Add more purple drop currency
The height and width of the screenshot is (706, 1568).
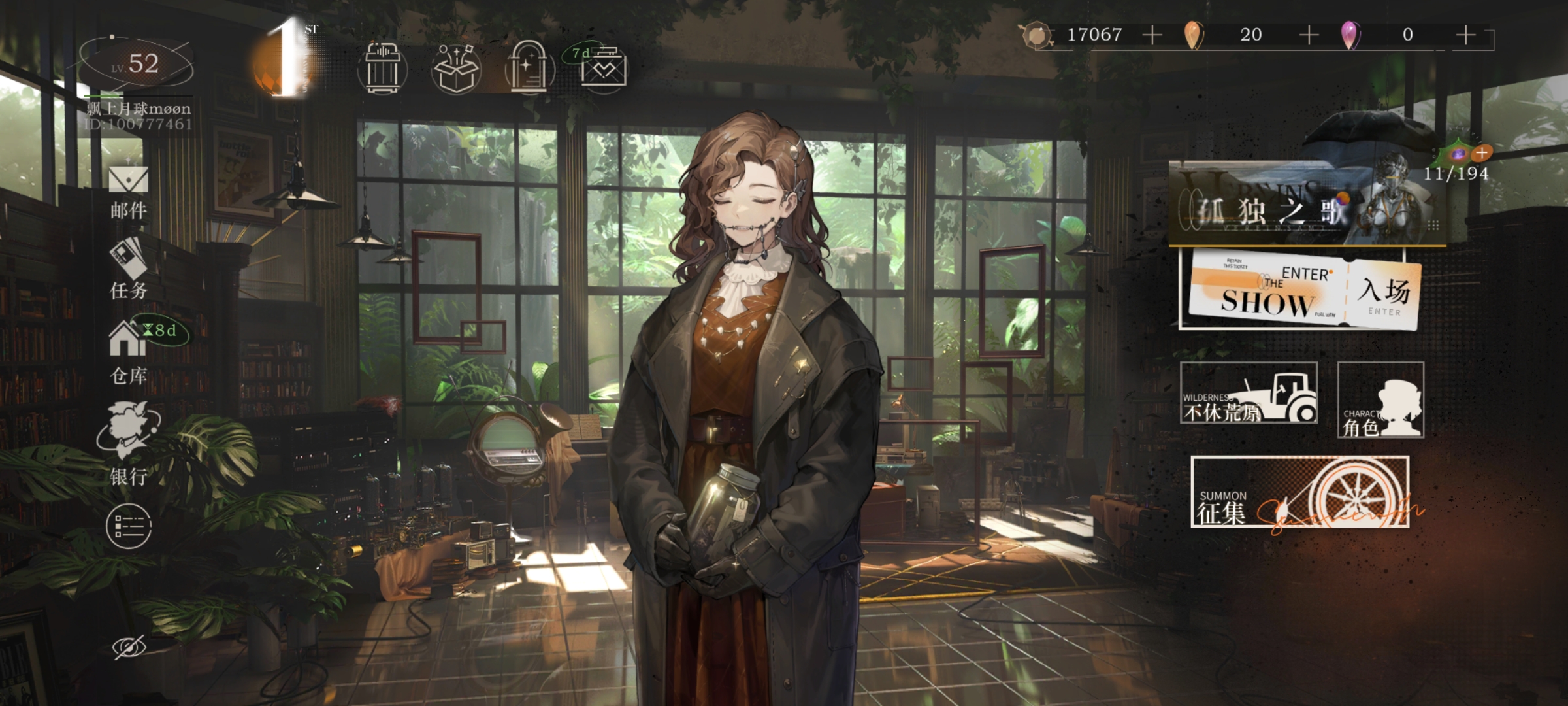click(1465, 35)
